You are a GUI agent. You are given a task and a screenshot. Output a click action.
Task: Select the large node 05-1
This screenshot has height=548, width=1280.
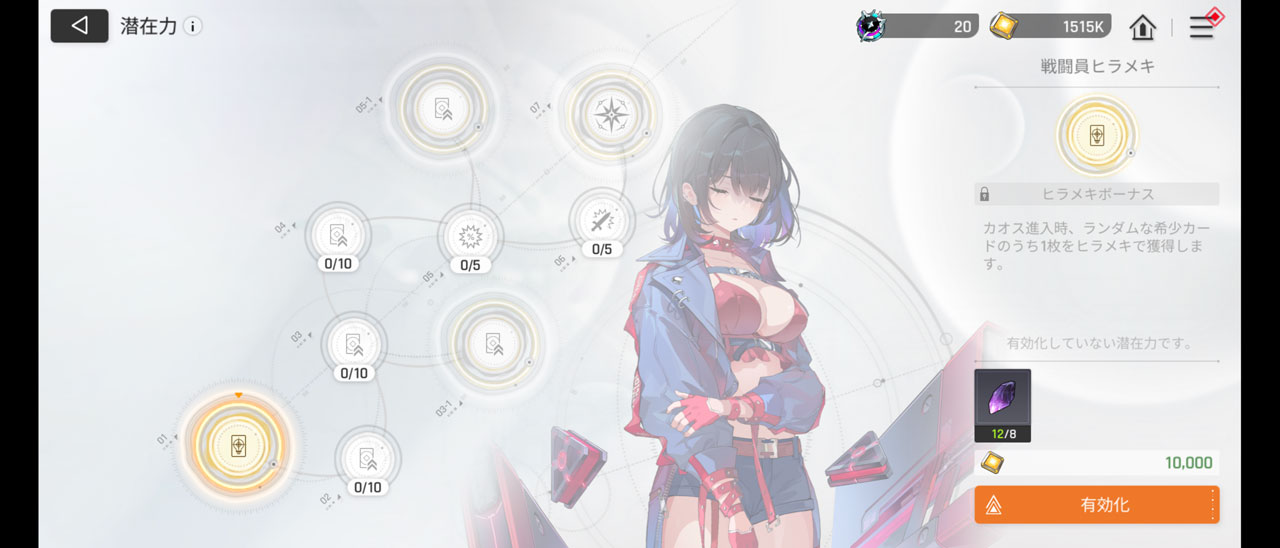pos(441,107)
